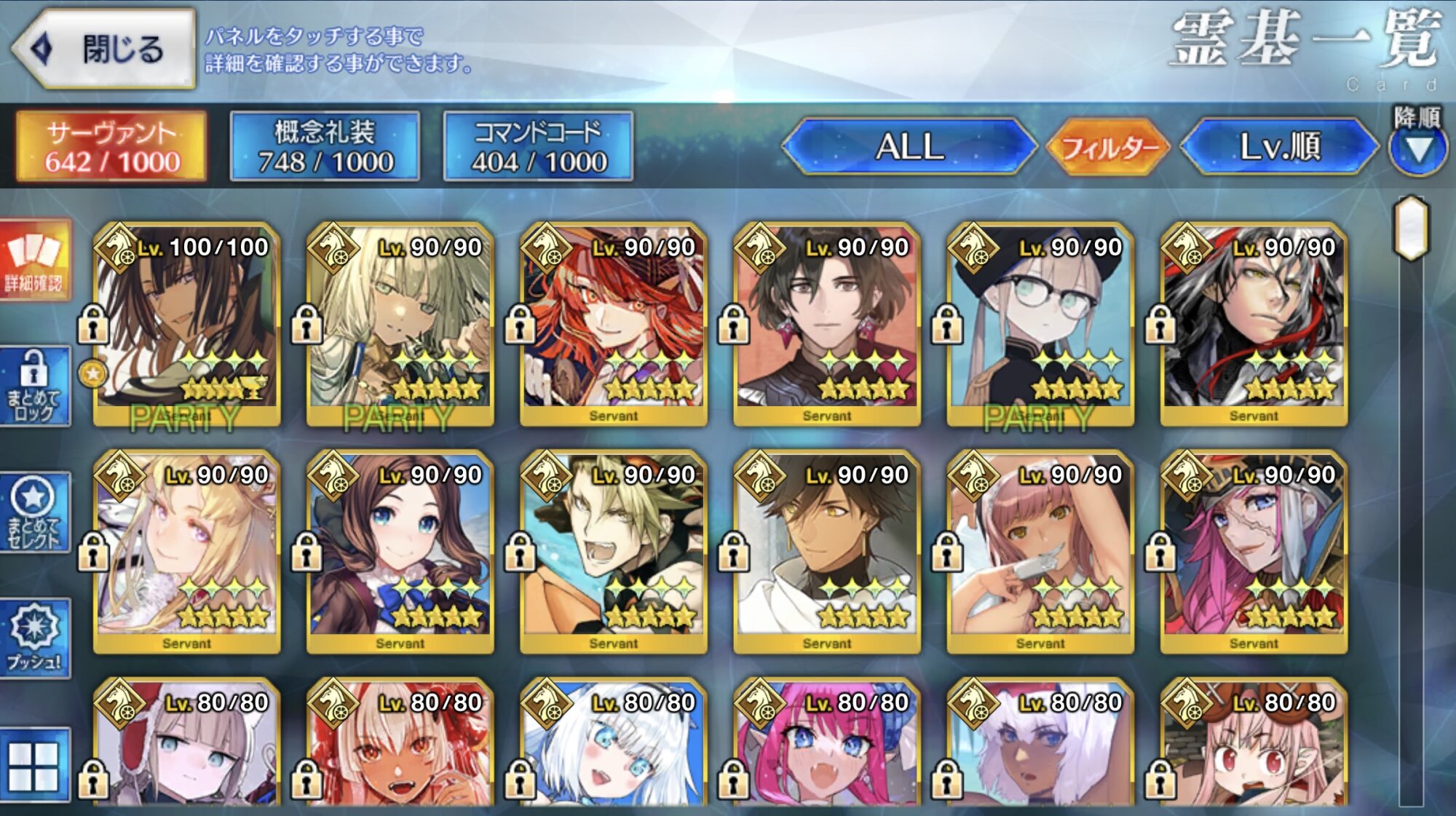Choose the servant card with glasses
Viewport: 1456px width, 816px height.
point(1040,324)
